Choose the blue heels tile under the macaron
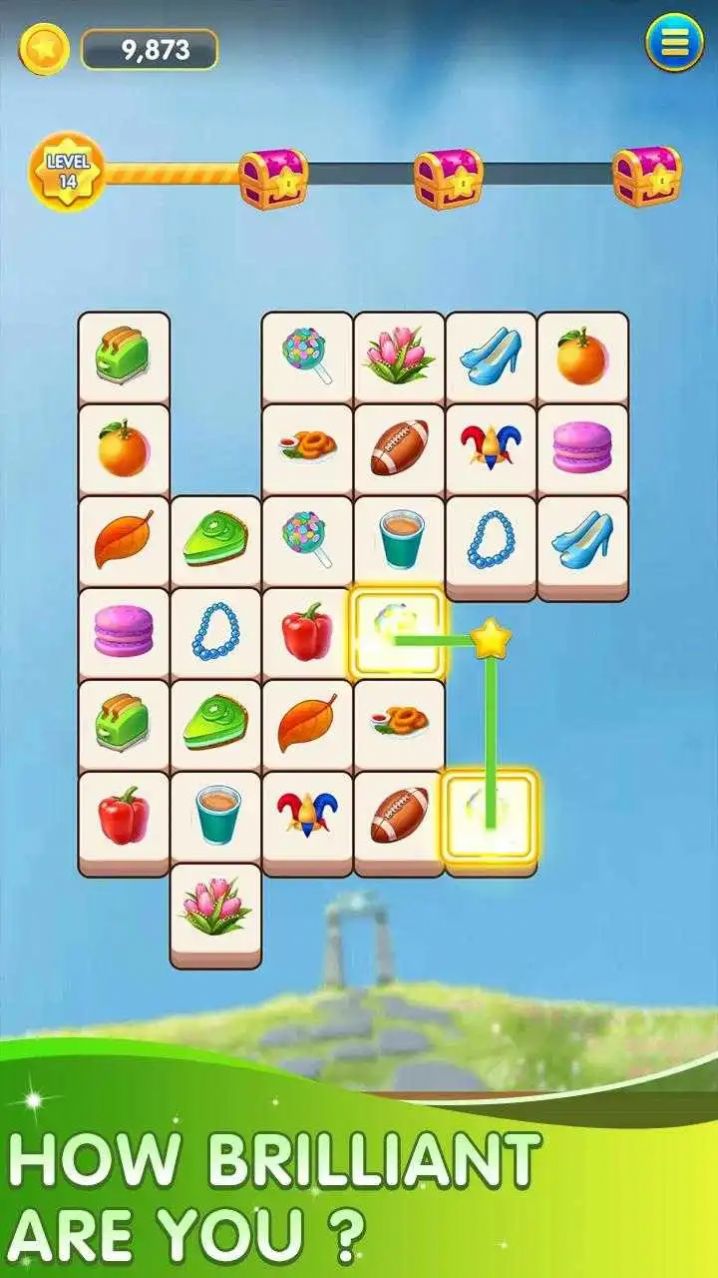Viewport: 718px width, 1278px height. click(583, 539)
